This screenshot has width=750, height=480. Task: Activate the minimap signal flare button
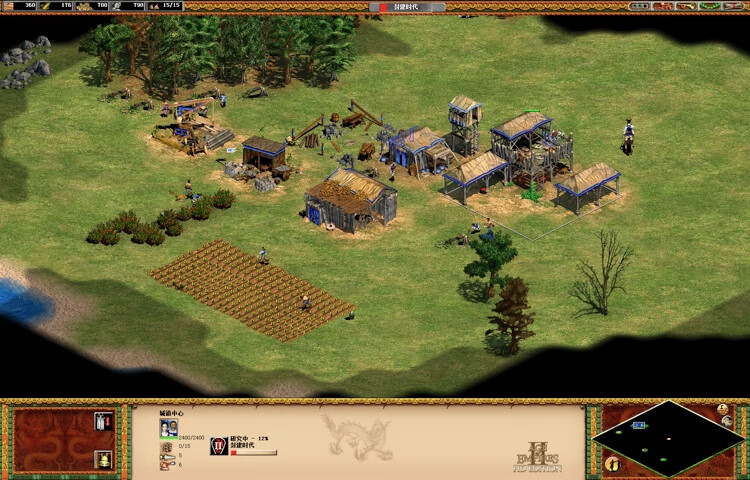[x=723, y=410]
